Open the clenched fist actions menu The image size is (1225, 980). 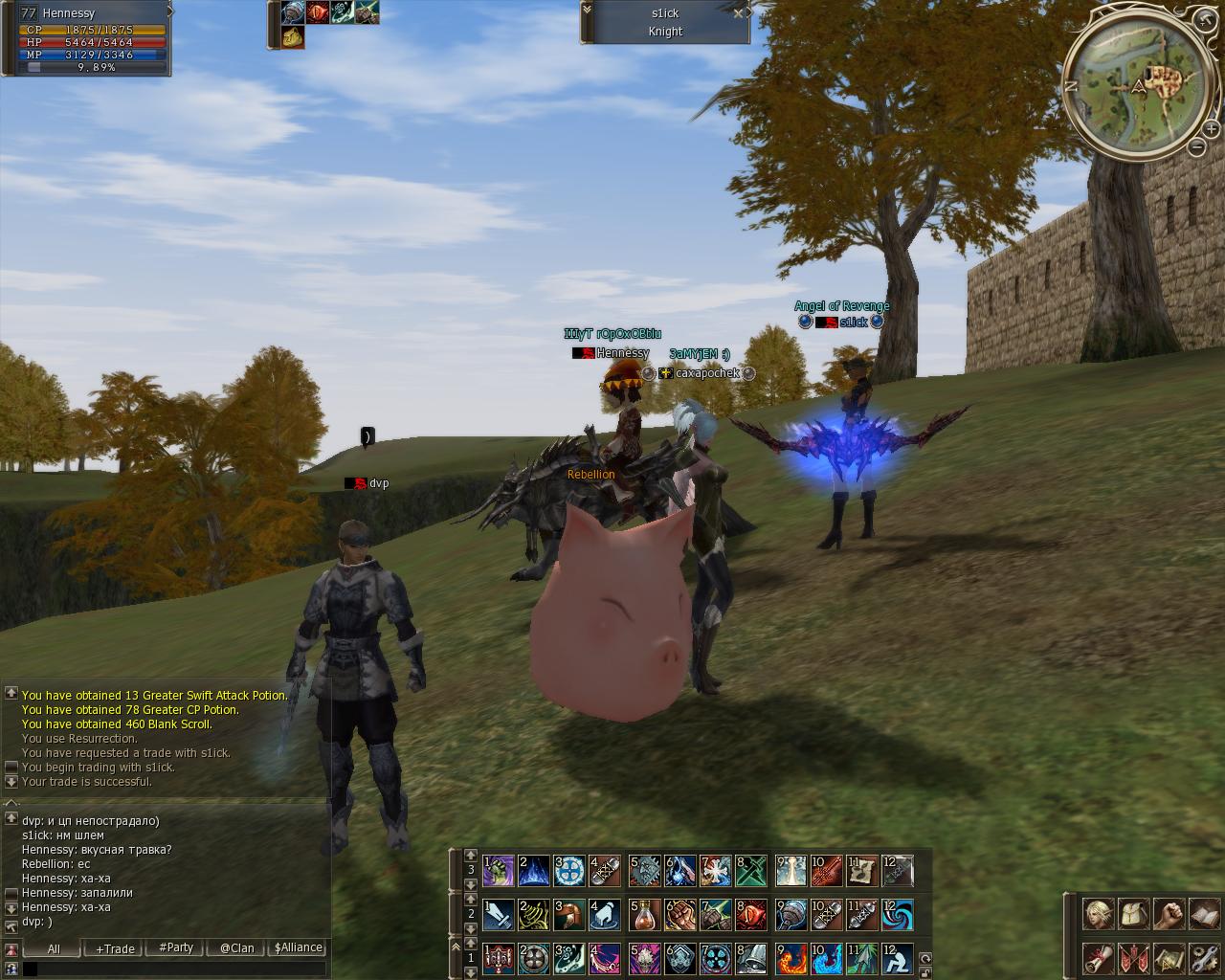click(x=1169, y=914)
